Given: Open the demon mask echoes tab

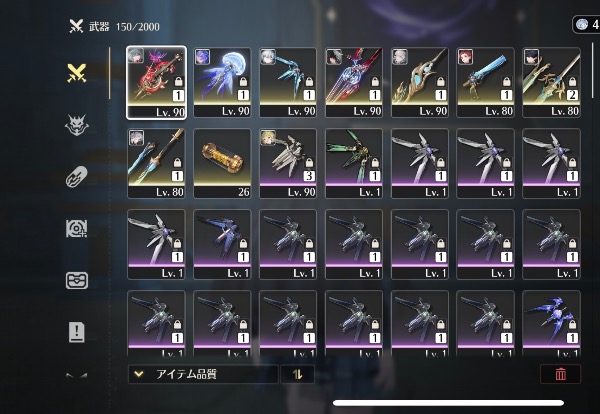Looking at the screenshot, I should [77, 124].
